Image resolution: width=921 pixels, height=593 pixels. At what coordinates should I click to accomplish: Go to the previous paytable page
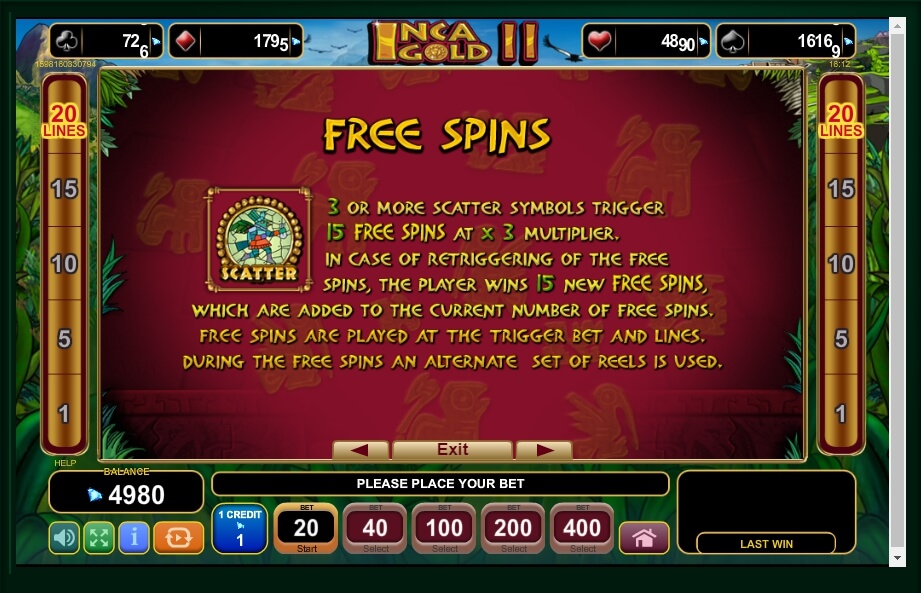[x=360, y=450]
